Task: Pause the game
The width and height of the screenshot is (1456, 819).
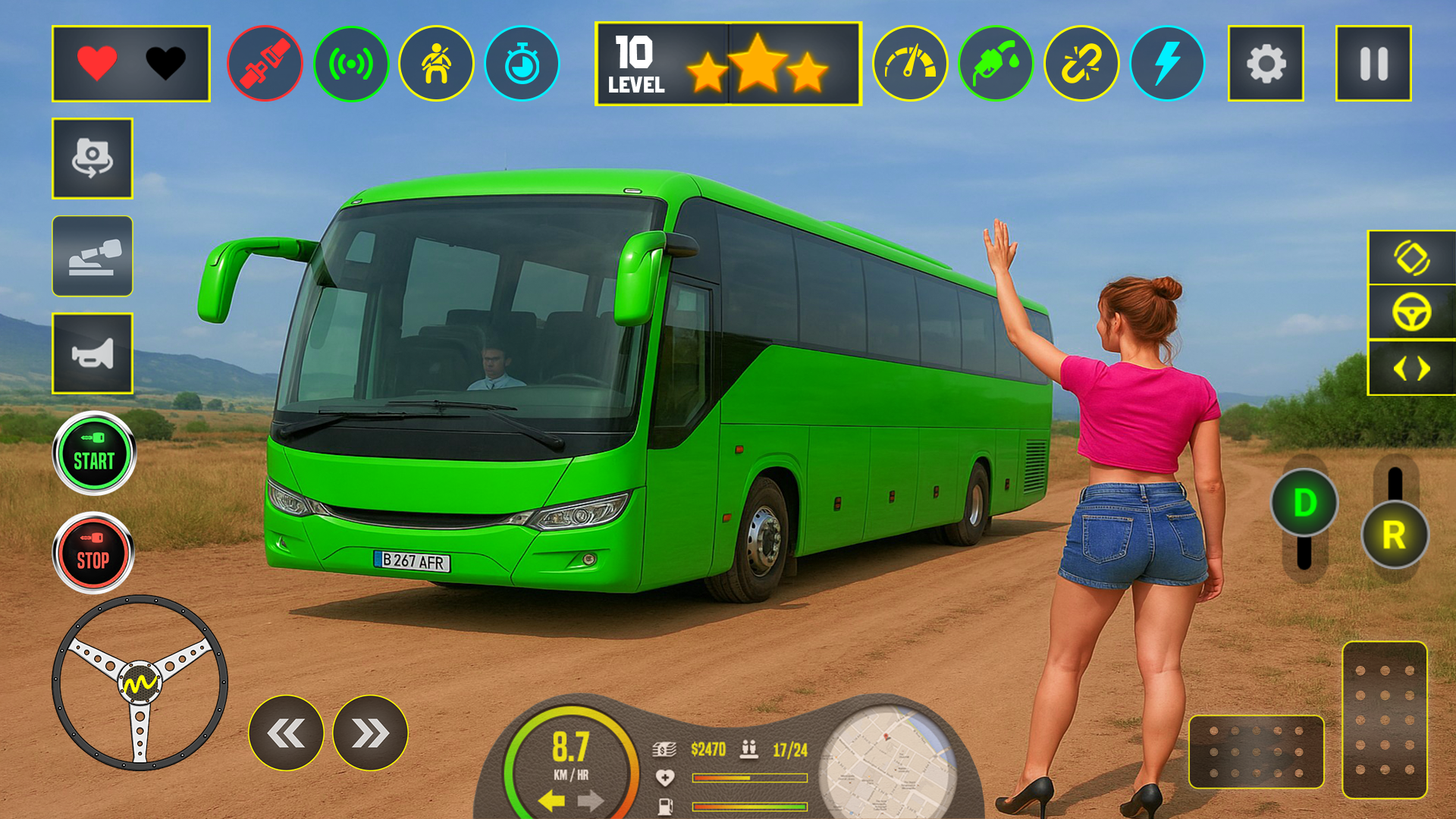Action: (x=1373, y=64)
